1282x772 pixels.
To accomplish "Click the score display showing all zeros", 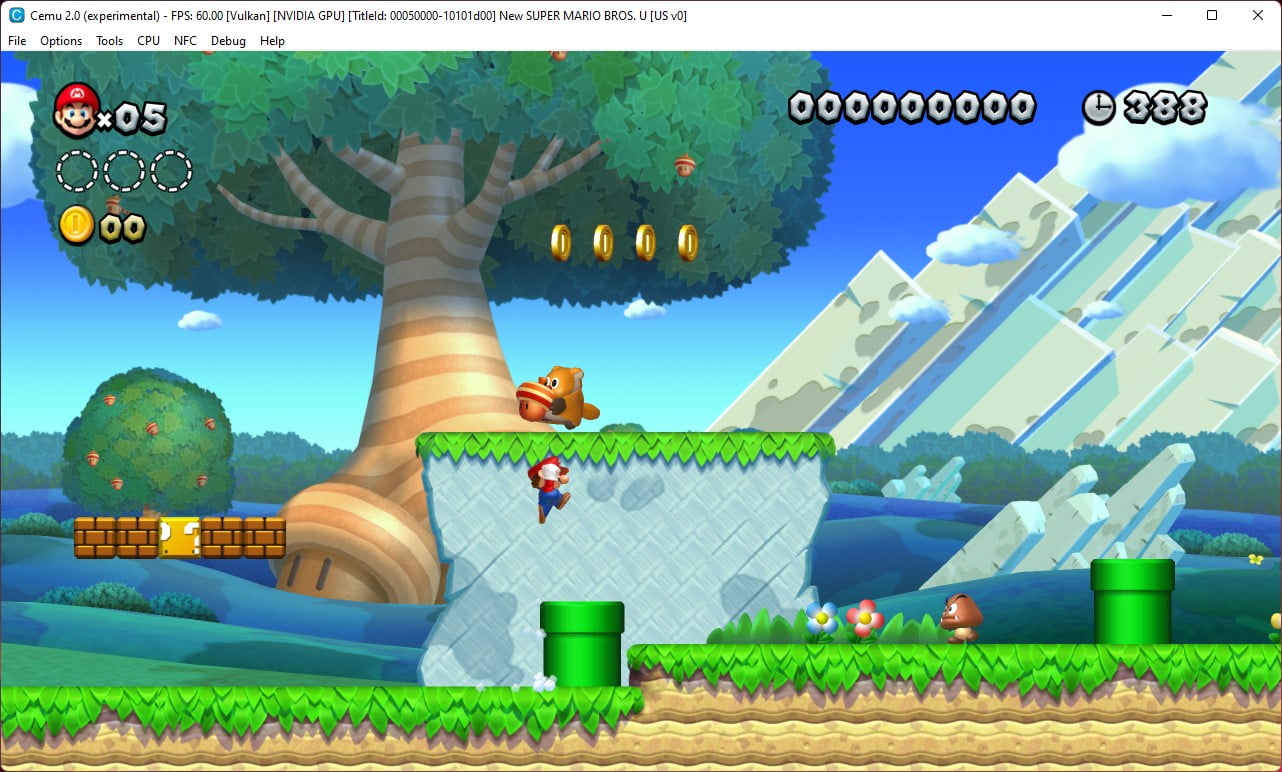I will (911, 107).
